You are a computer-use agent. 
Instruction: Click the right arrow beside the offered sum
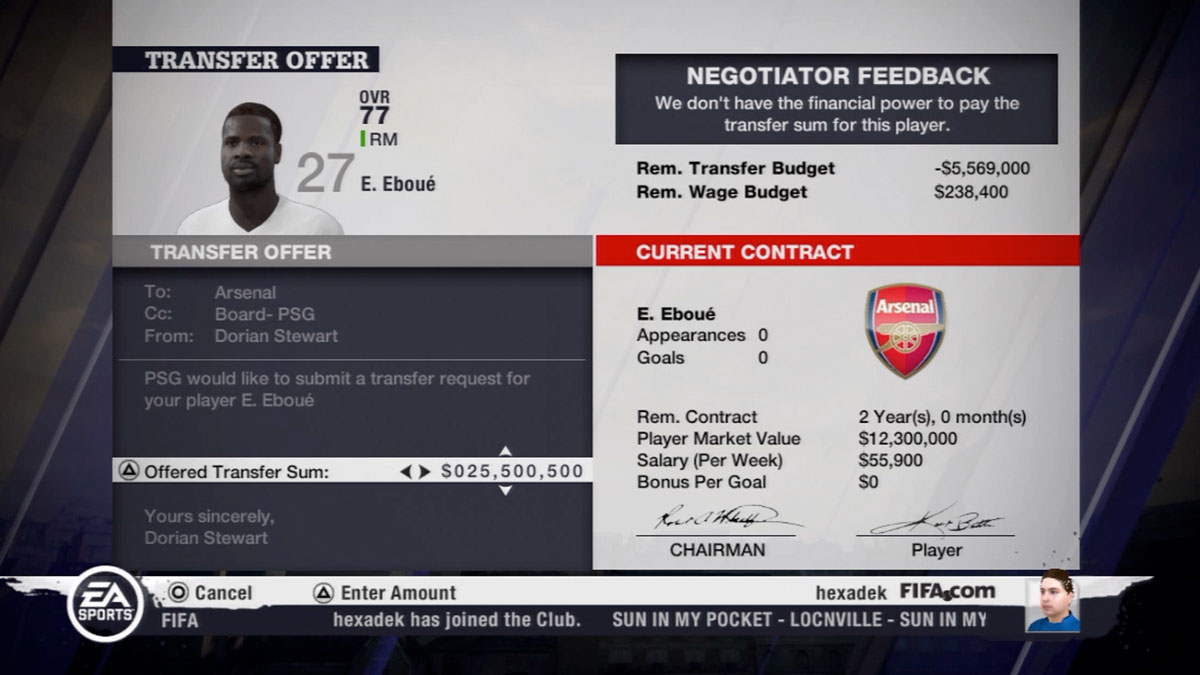(x=425, y=471)
